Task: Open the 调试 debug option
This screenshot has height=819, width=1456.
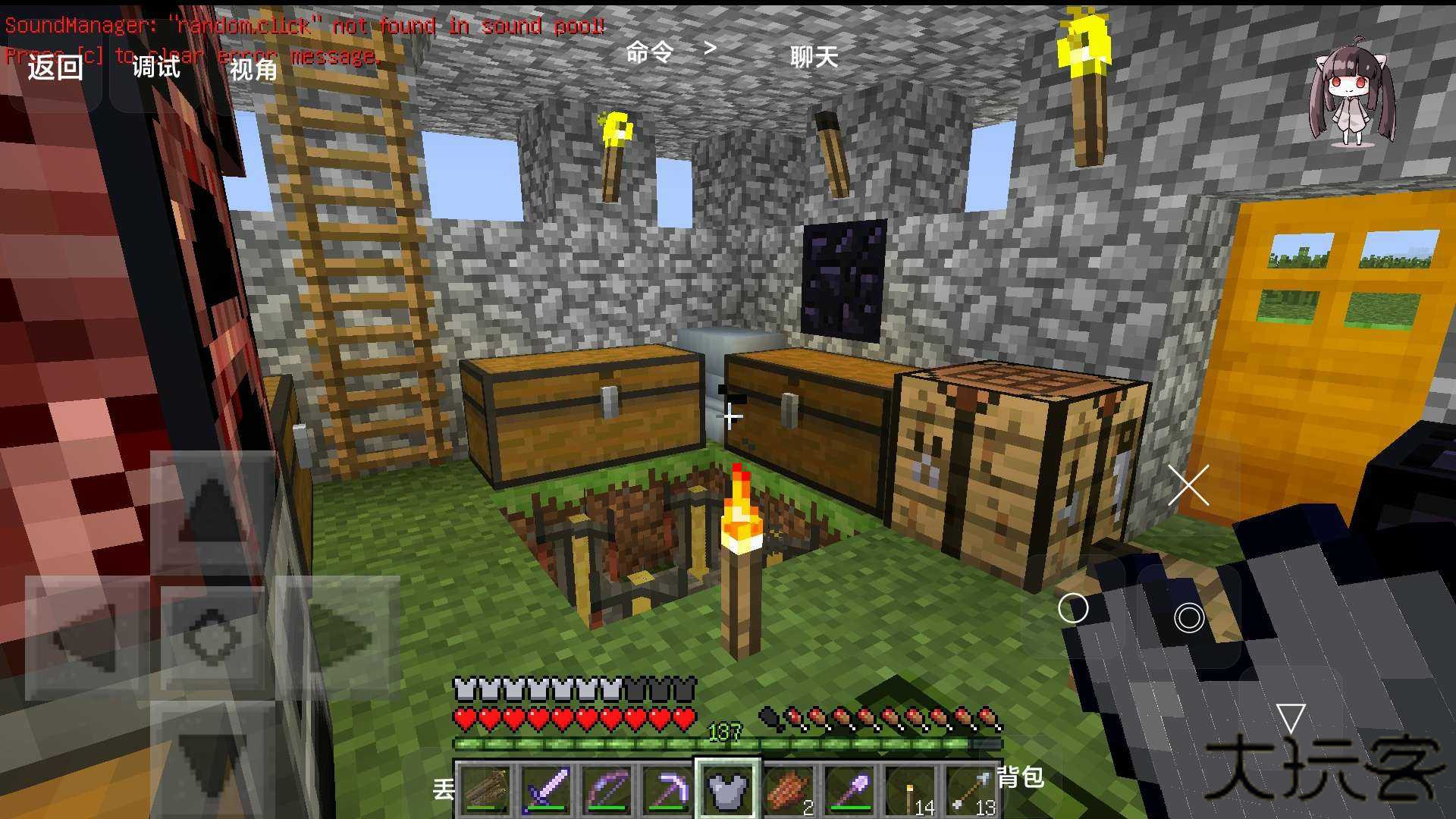Action: point(155,67)
